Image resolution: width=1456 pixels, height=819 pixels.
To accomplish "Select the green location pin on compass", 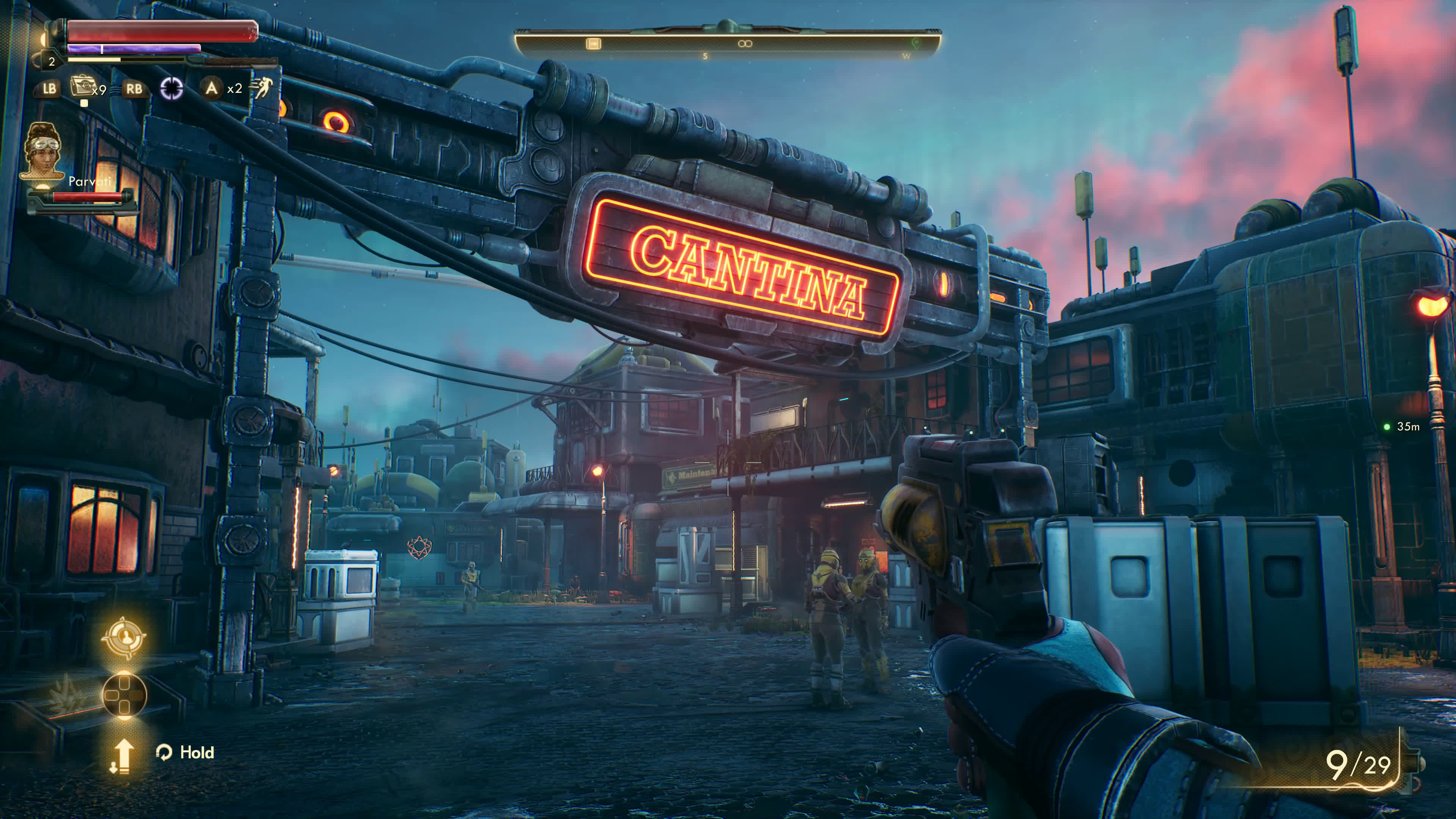I will (916, 43).
